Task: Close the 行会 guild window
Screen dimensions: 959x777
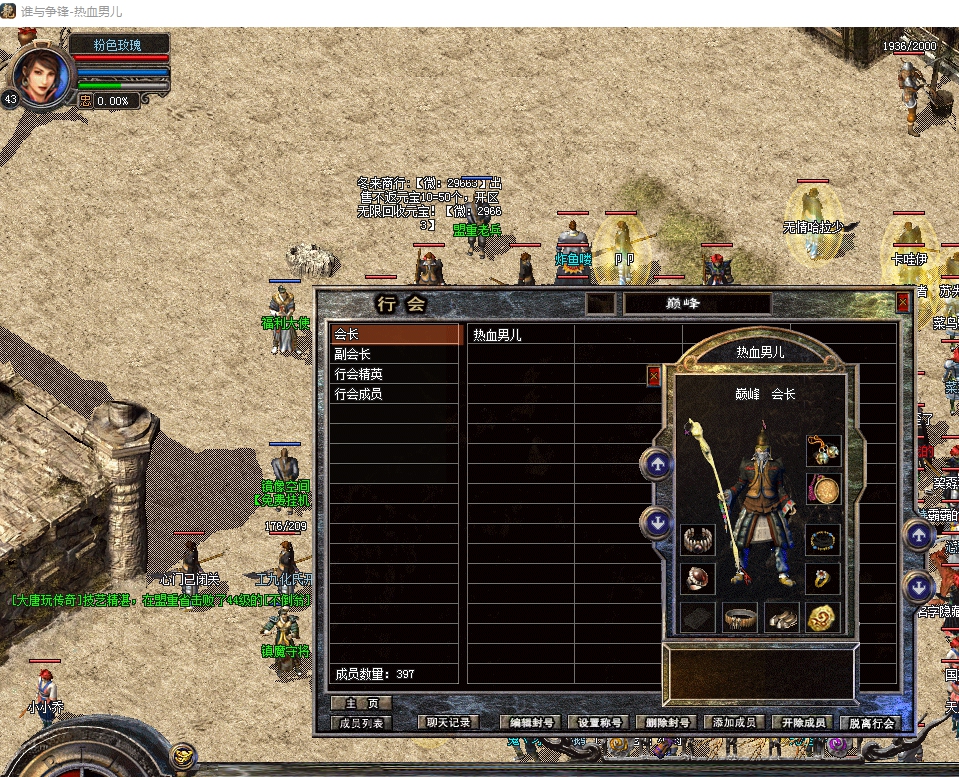Action: coord(903,302)
